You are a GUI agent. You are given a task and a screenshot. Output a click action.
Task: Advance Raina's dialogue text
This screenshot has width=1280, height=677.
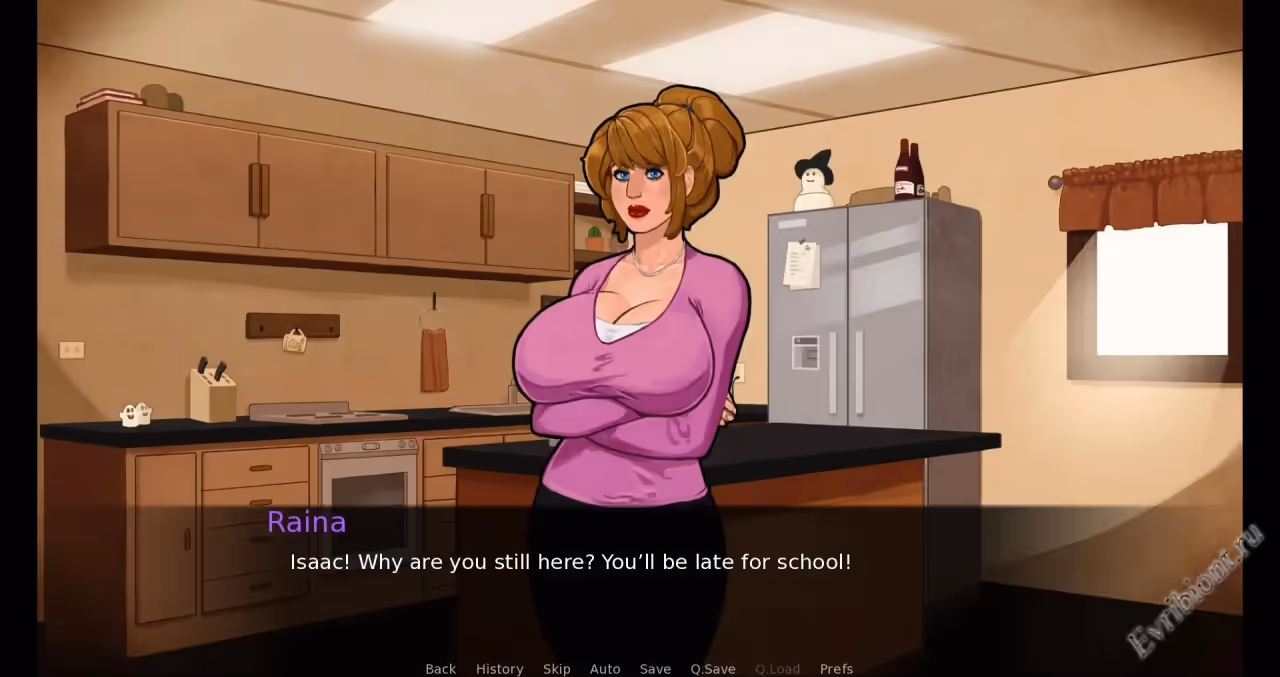click(x=570, y=562)
